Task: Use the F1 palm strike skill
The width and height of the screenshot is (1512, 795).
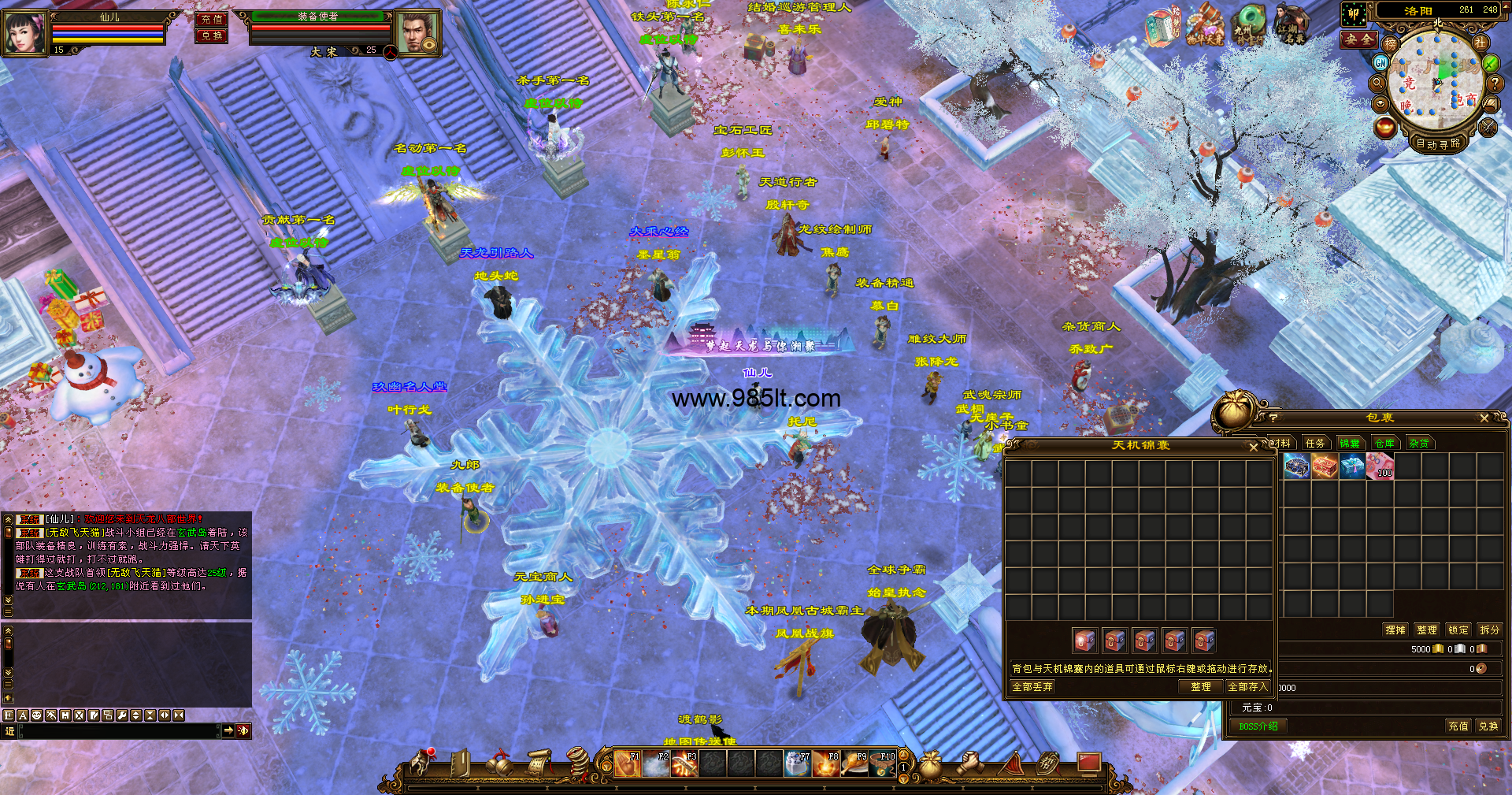Action: [x=628, y=763]
